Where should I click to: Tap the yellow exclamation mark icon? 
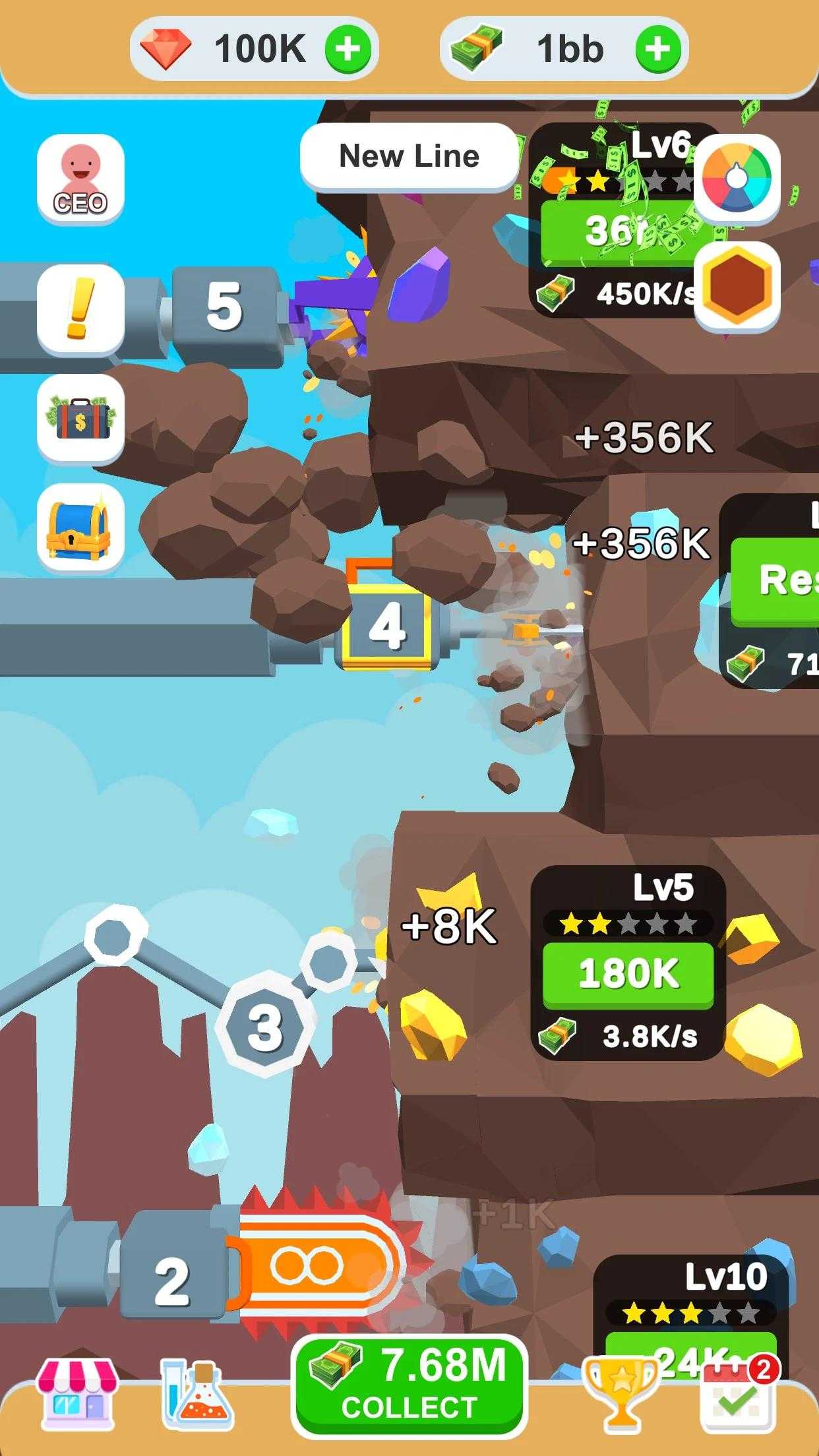click(80, 309)
